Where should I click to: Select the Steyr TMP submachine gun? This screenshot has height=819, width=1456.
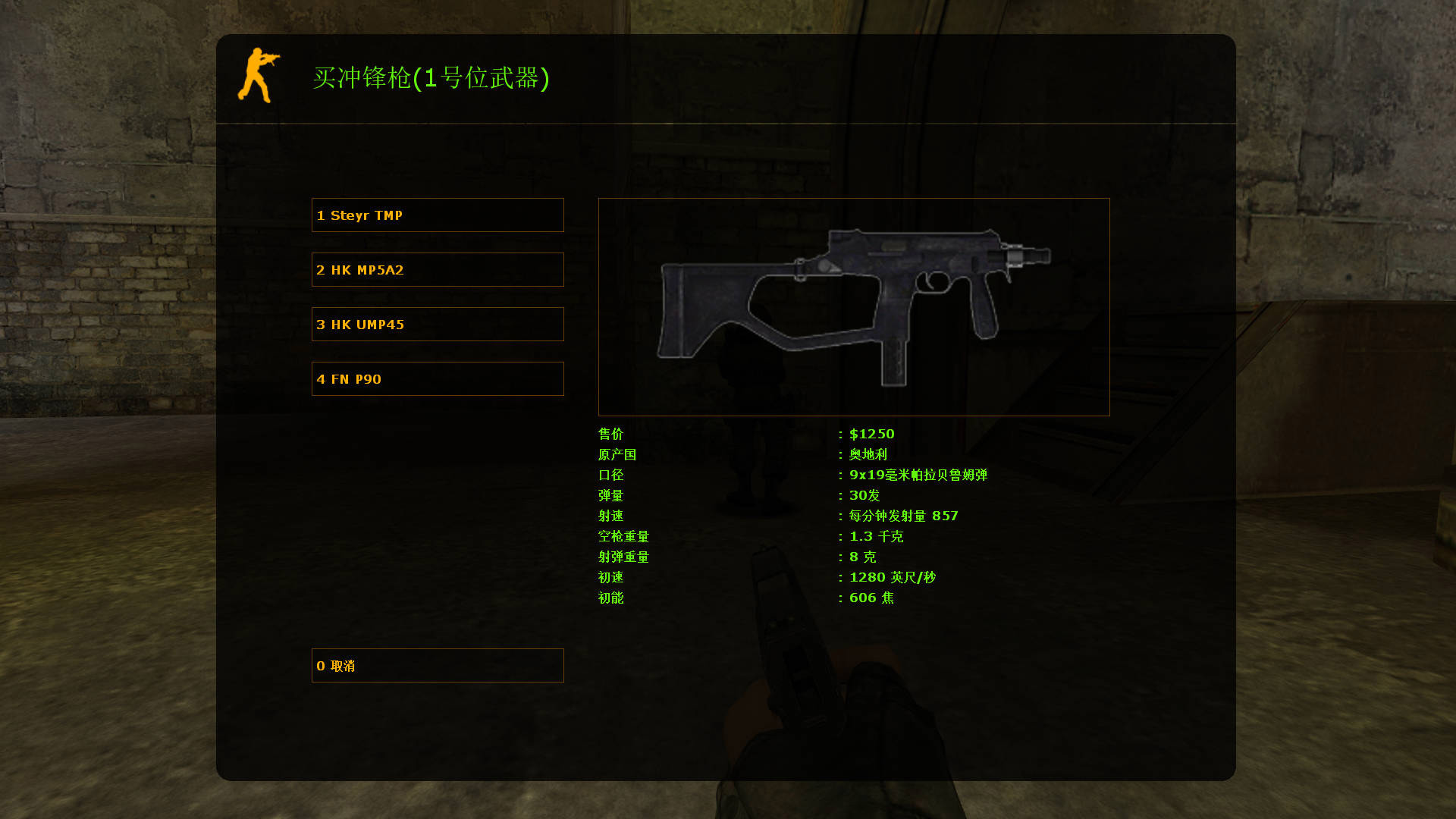[x=437, y=215]
